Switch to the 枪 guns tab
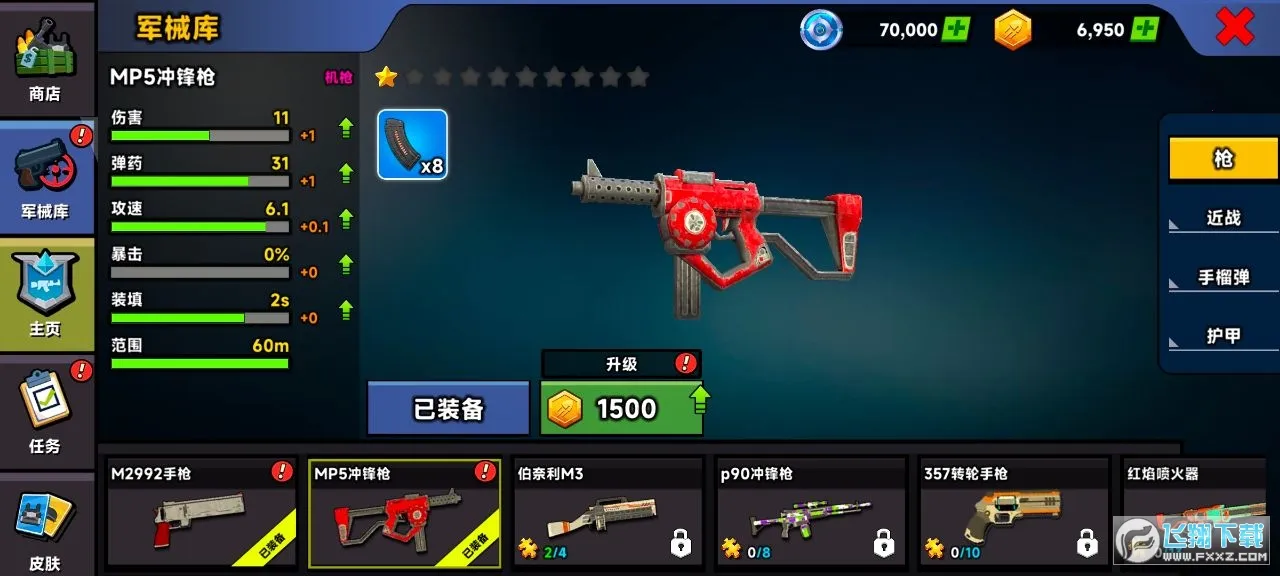The width and height of the screenshot is (1280, 576). click(1223, 159)
